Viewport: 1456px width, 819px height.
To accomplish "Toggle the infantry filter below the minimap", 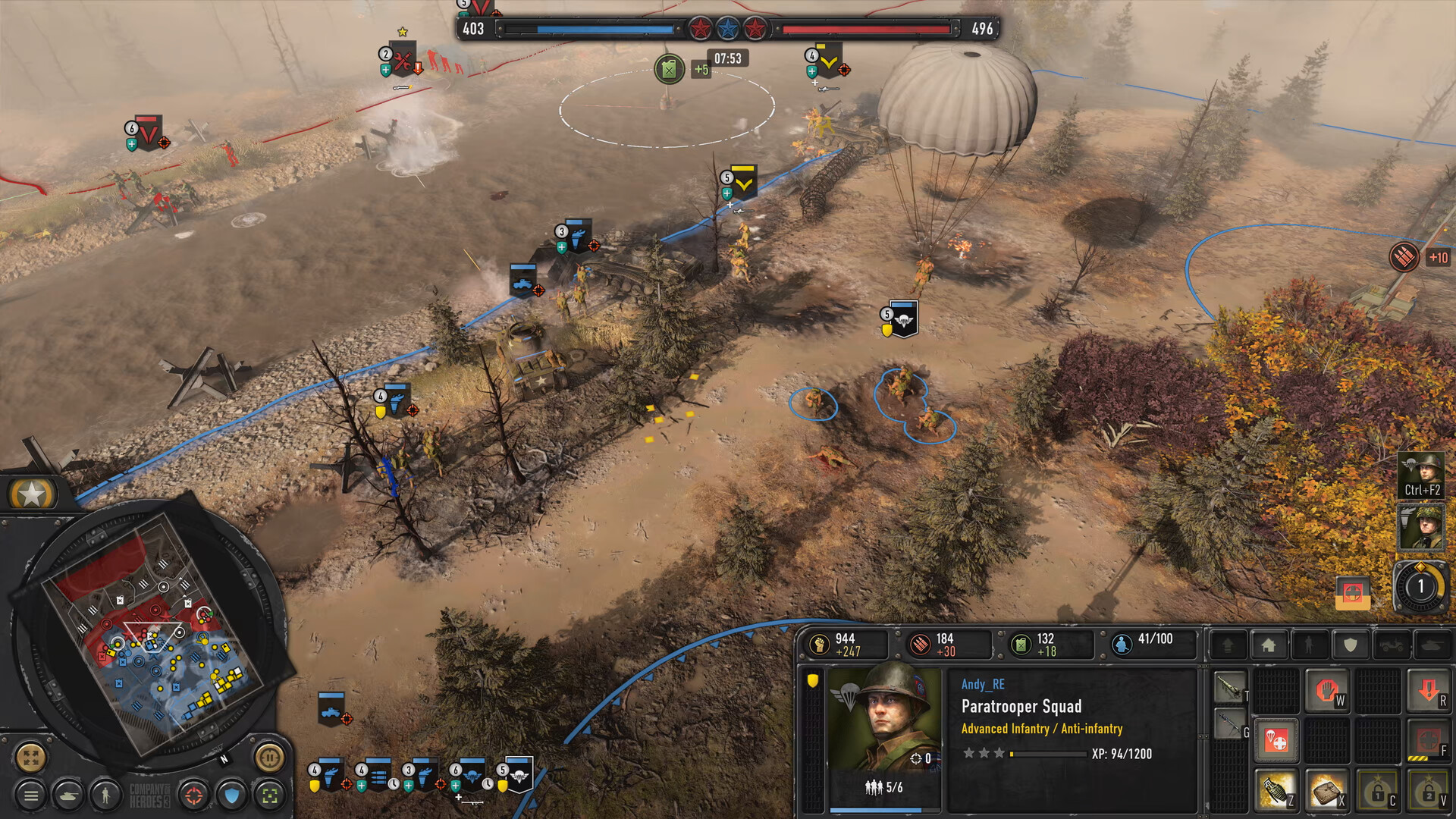I will coord(105,796).
